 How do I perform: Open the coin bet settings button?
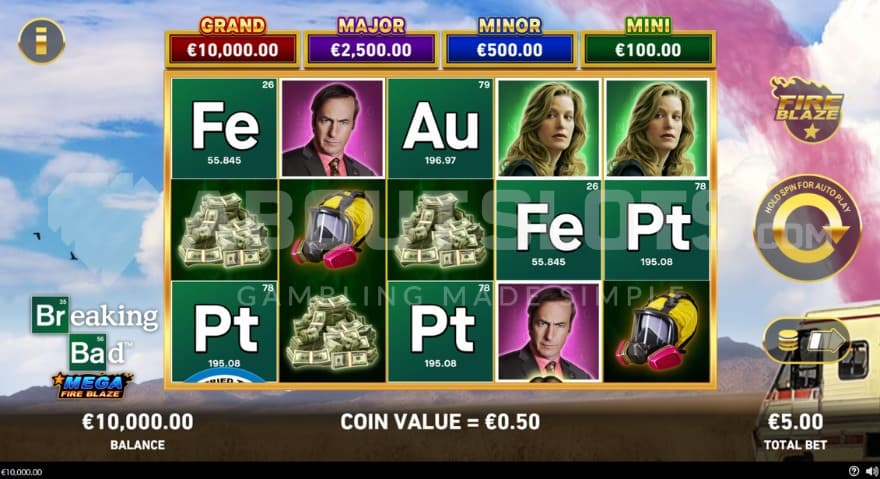[x=807, y=341]
